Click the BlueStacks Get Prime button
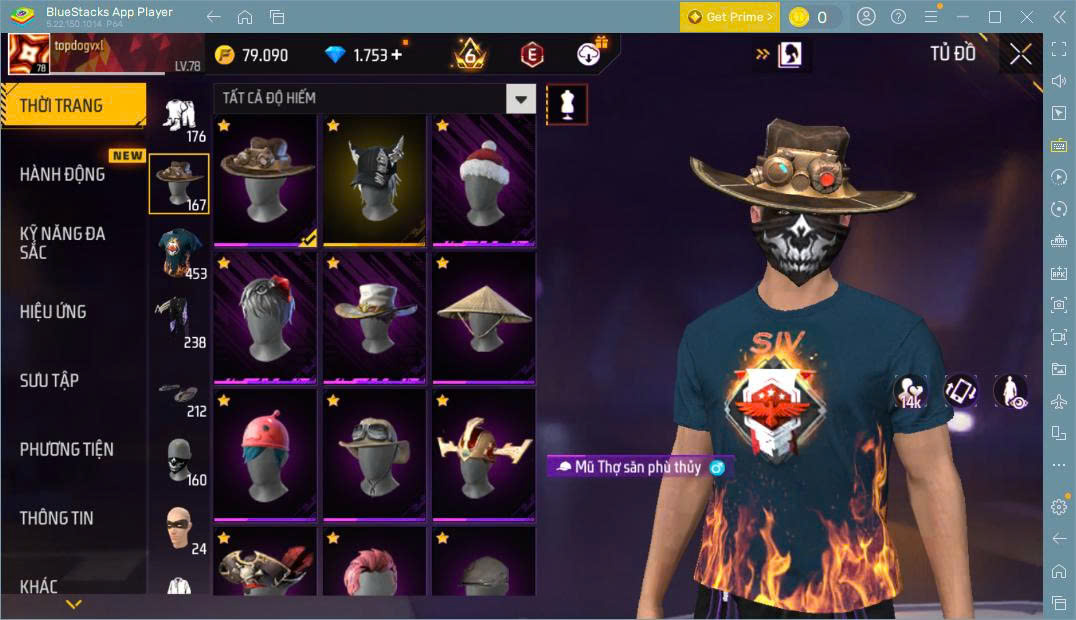The image size is (1076, 620). (729, 17)
